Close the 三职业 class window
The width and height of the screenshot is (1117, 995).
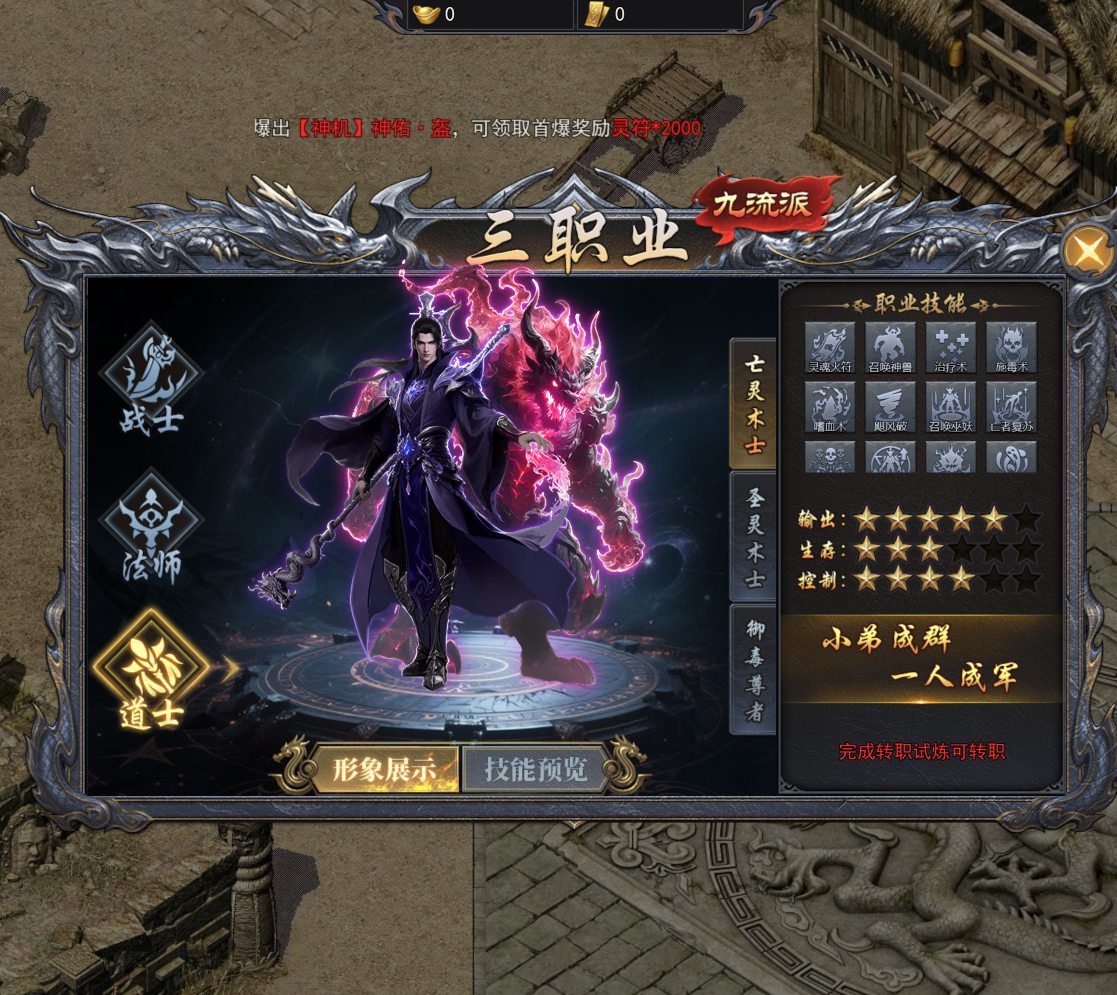pos(1086,251)
